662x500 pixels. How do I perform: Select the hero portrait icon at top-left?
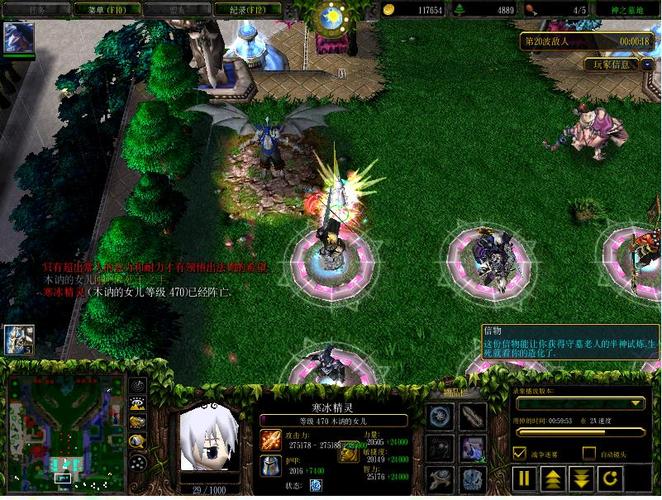pyautogui.click(x=17, y=38)
